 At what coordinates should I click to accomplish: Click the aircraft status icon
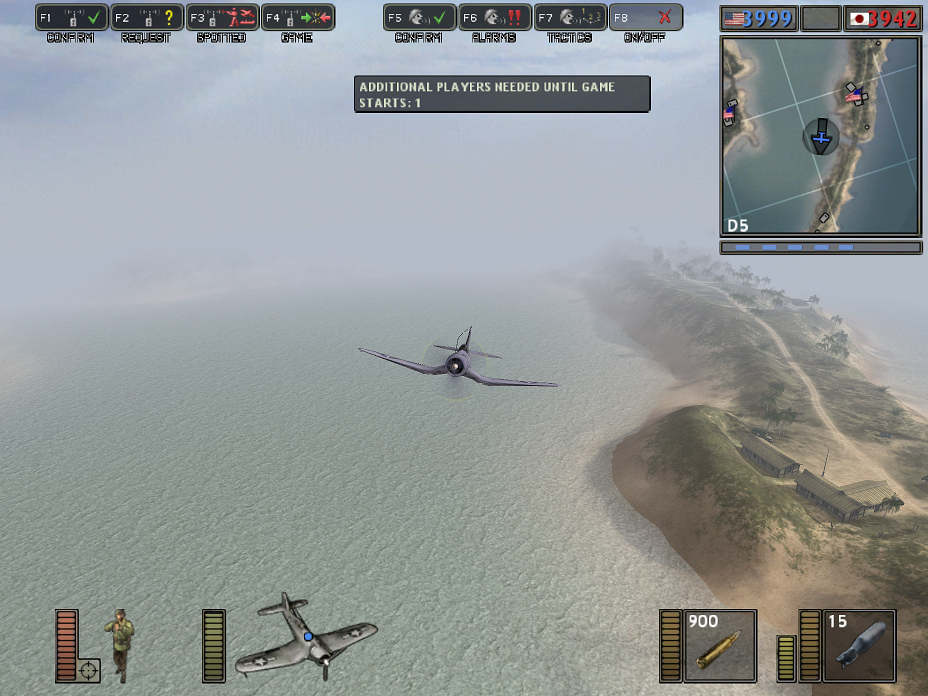pos(305,637)
